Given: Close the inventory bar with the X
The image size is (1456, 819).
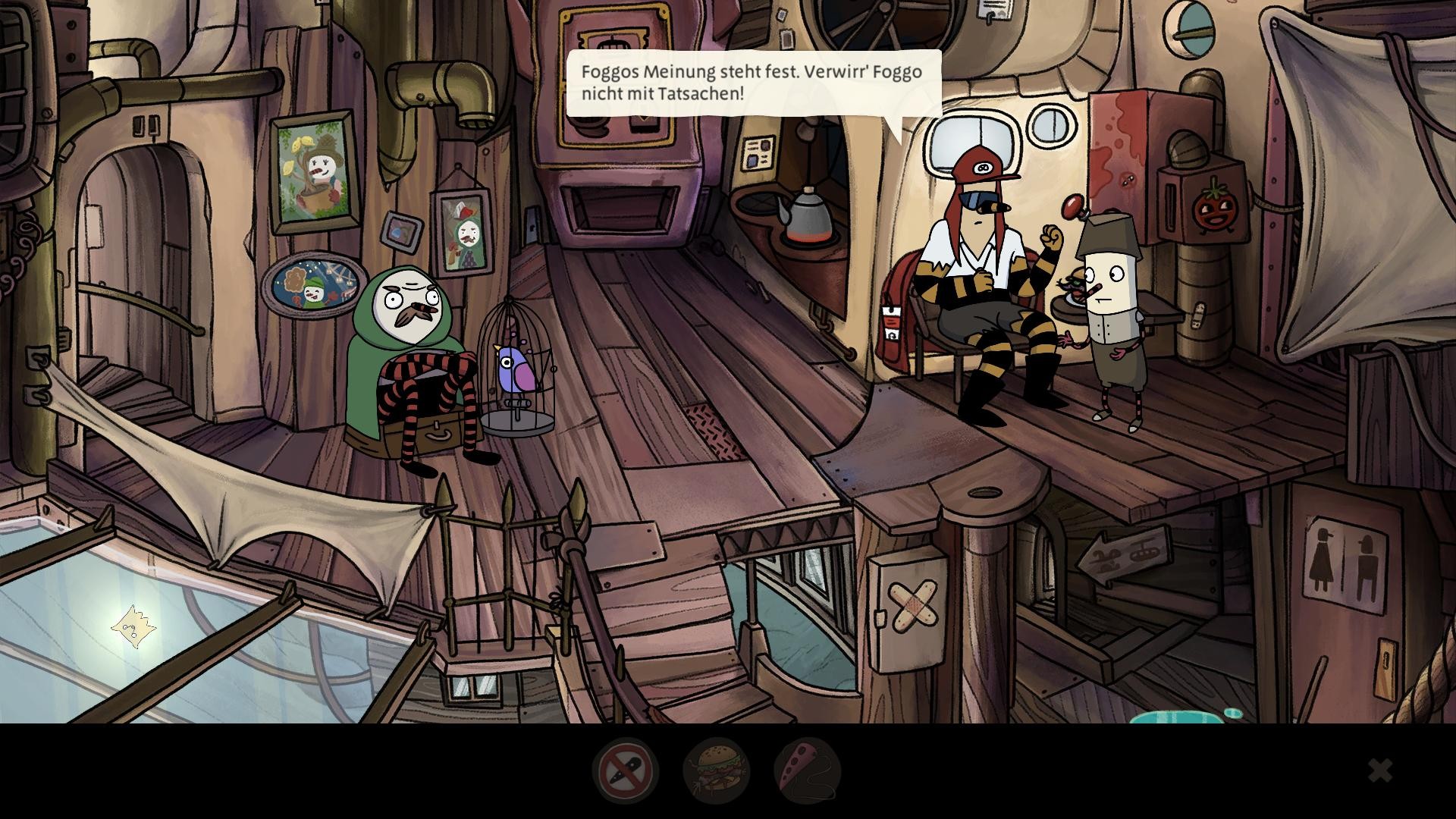Looking at the screenshot, I should click(x=1380, y=771).
